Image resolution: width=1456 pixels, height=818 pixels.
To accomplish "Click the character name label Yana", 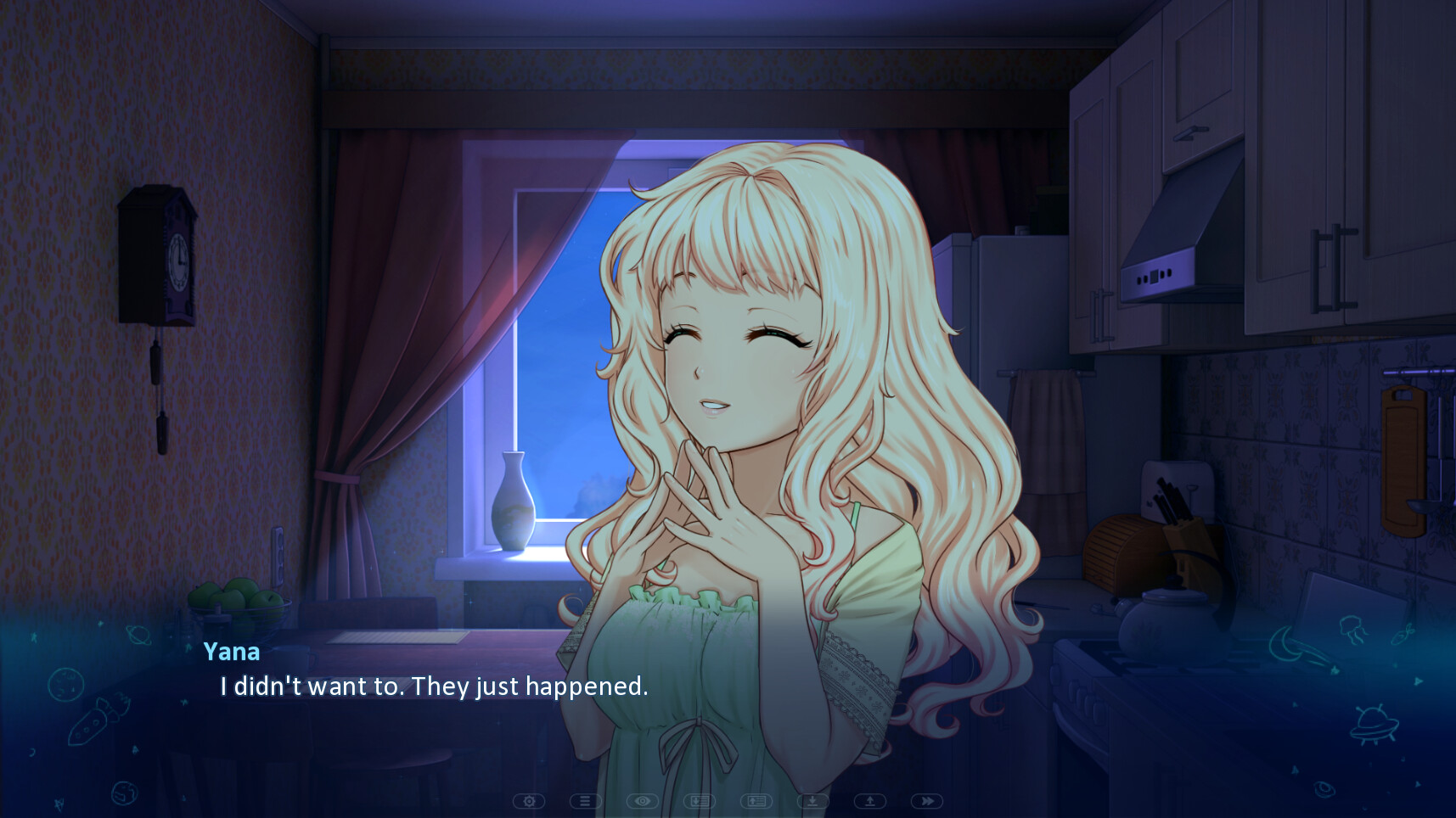I will point(231,652).
